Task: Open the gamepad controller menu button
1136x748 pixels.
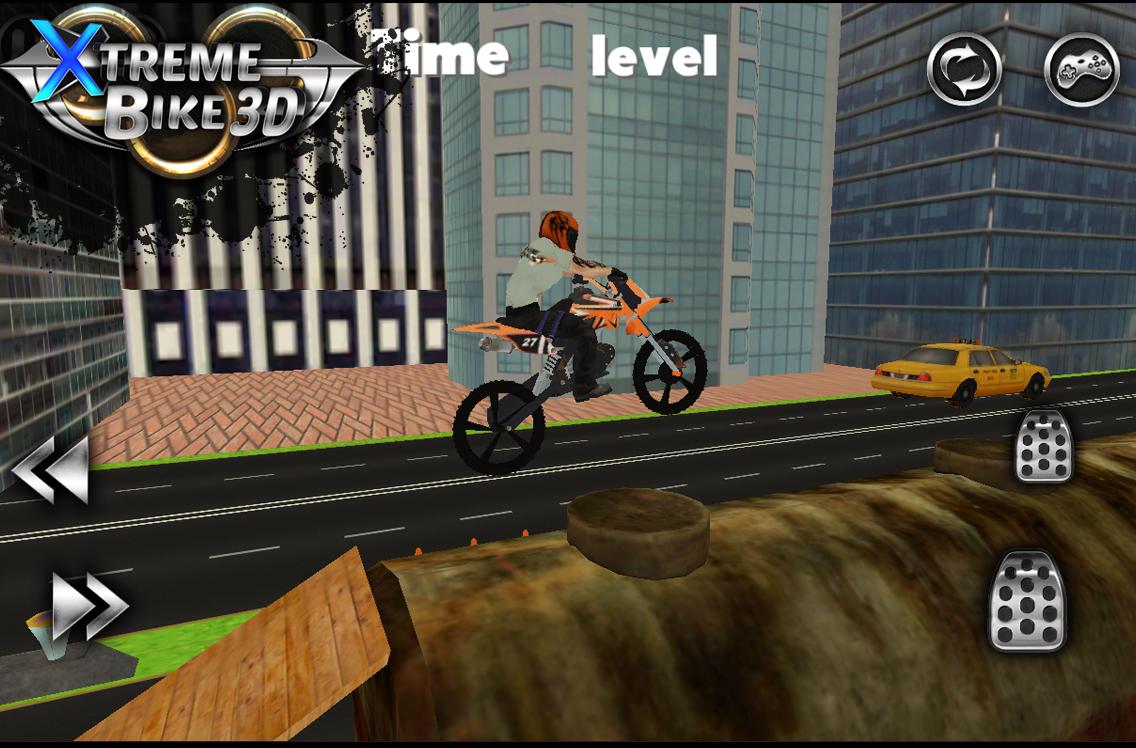Action: (1081, 70)
